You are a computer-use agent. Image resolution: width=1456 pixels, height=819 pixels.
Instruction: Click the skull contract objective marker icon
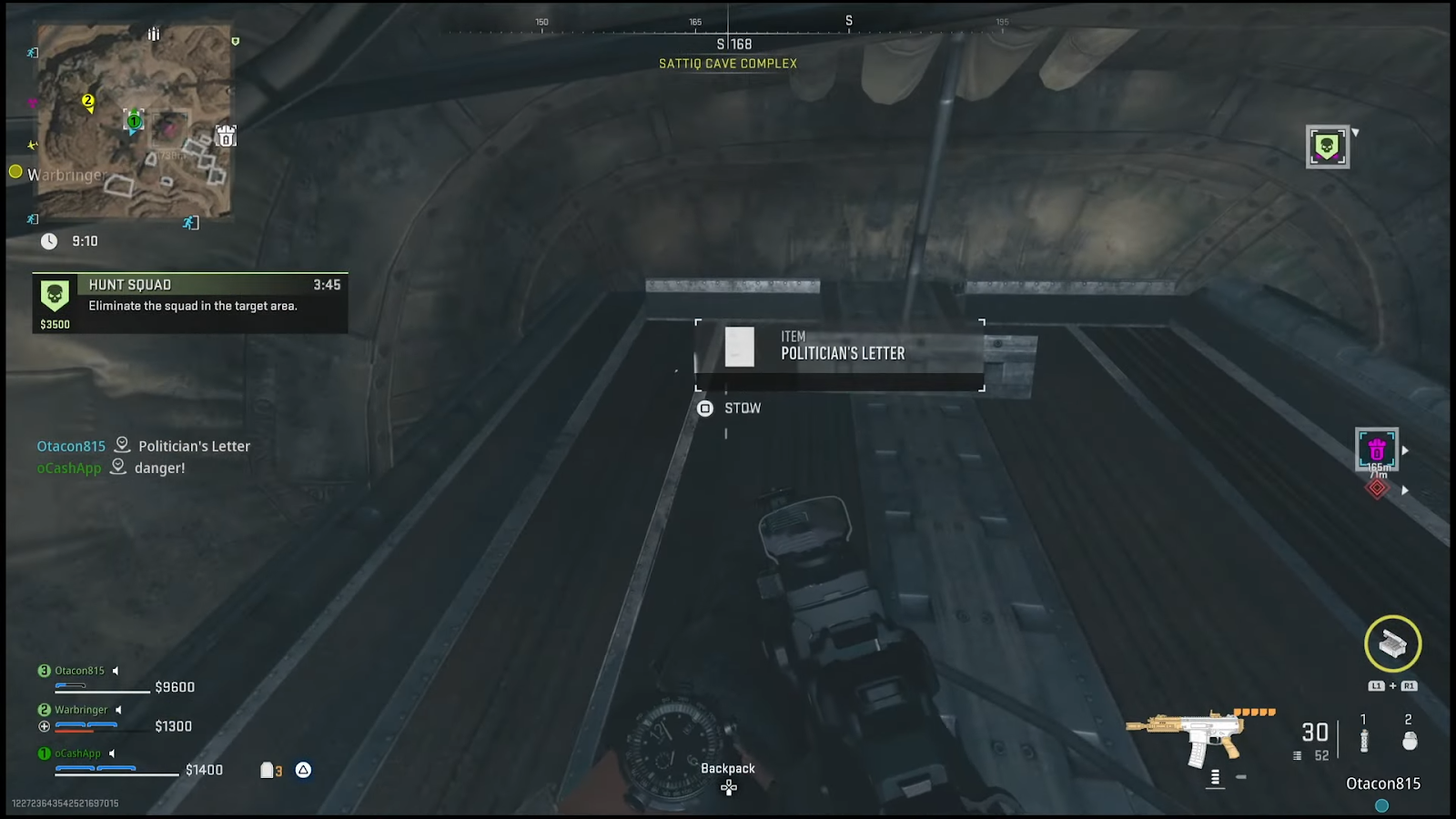pyautogui.click(x=1327, y=147)
